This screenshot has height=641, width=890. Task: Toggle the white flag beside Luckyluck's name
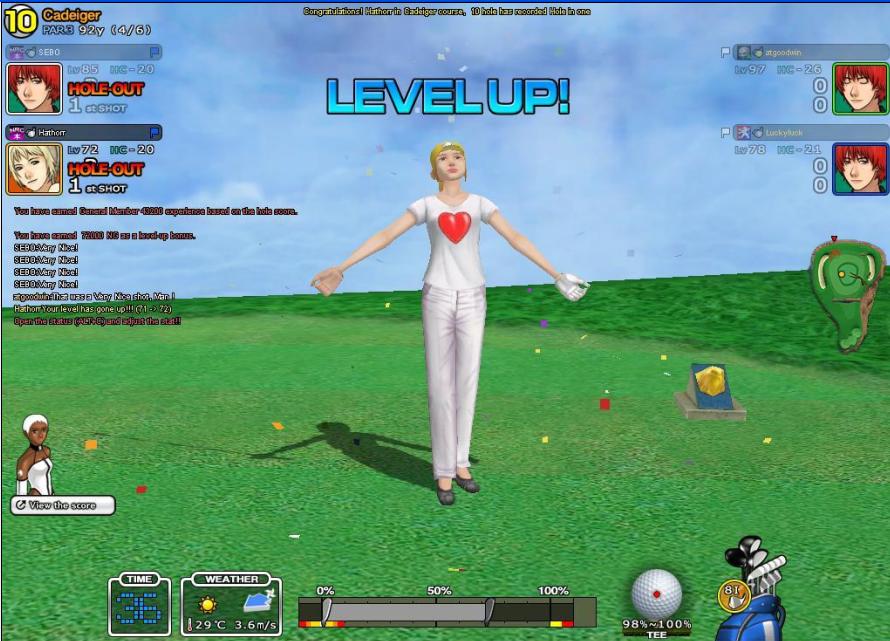point(726,132)
